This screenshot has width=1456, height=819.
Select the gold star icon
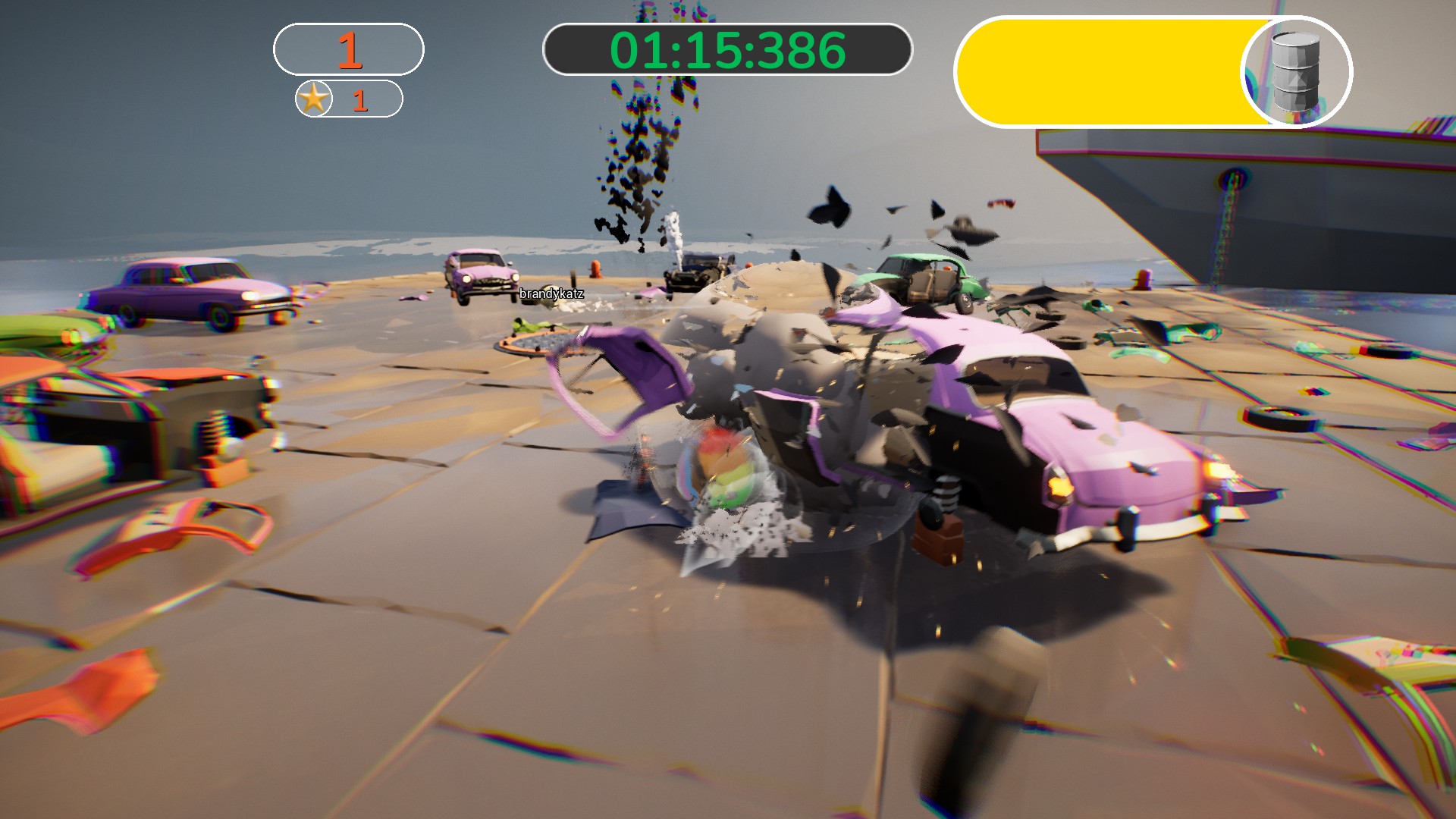pos(314,99)
